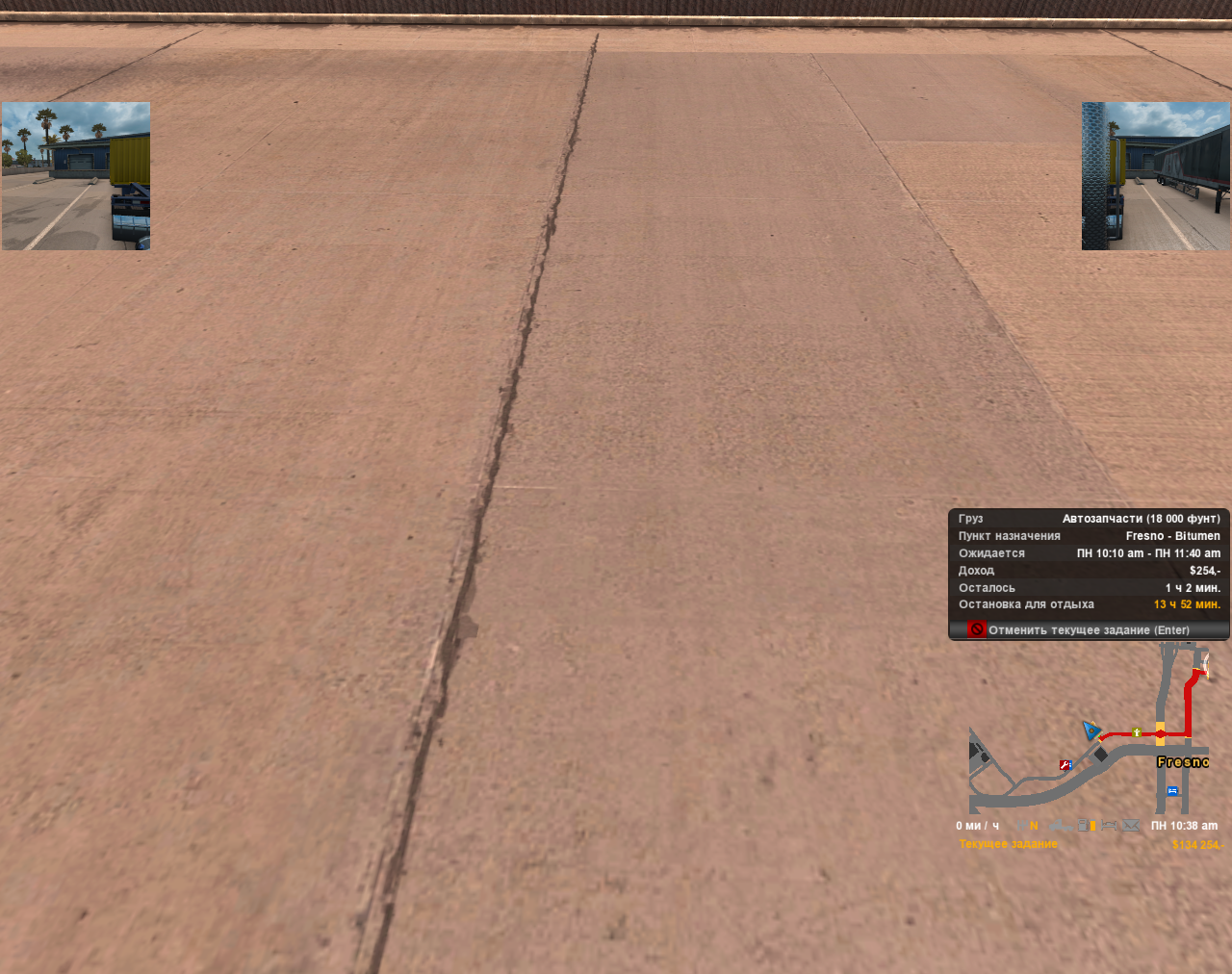
Task: Click the Текущее задание label
Action: (x=1008, y=842)
